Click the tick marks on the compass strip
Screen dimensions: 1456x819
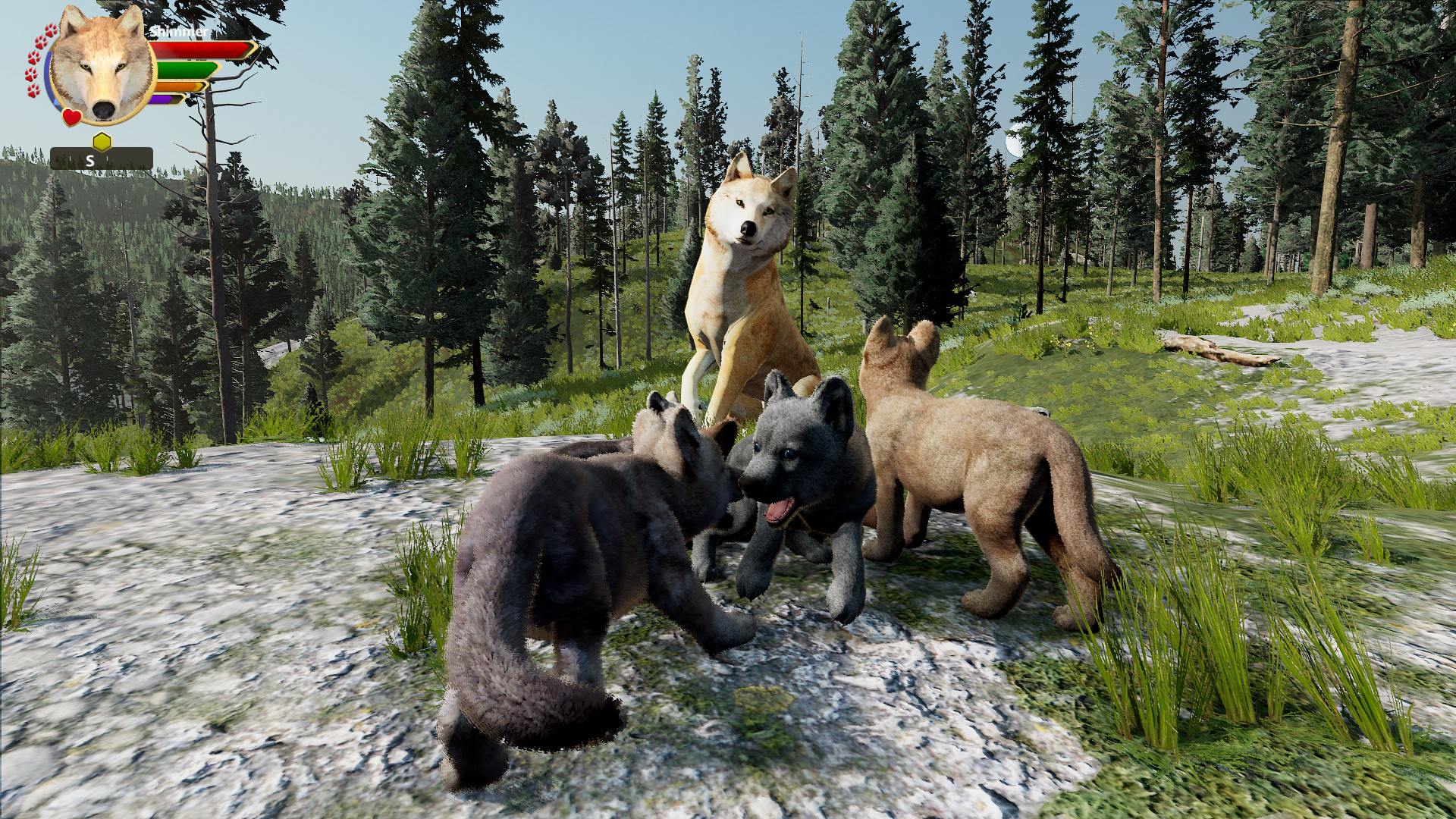tap(71, 159)
